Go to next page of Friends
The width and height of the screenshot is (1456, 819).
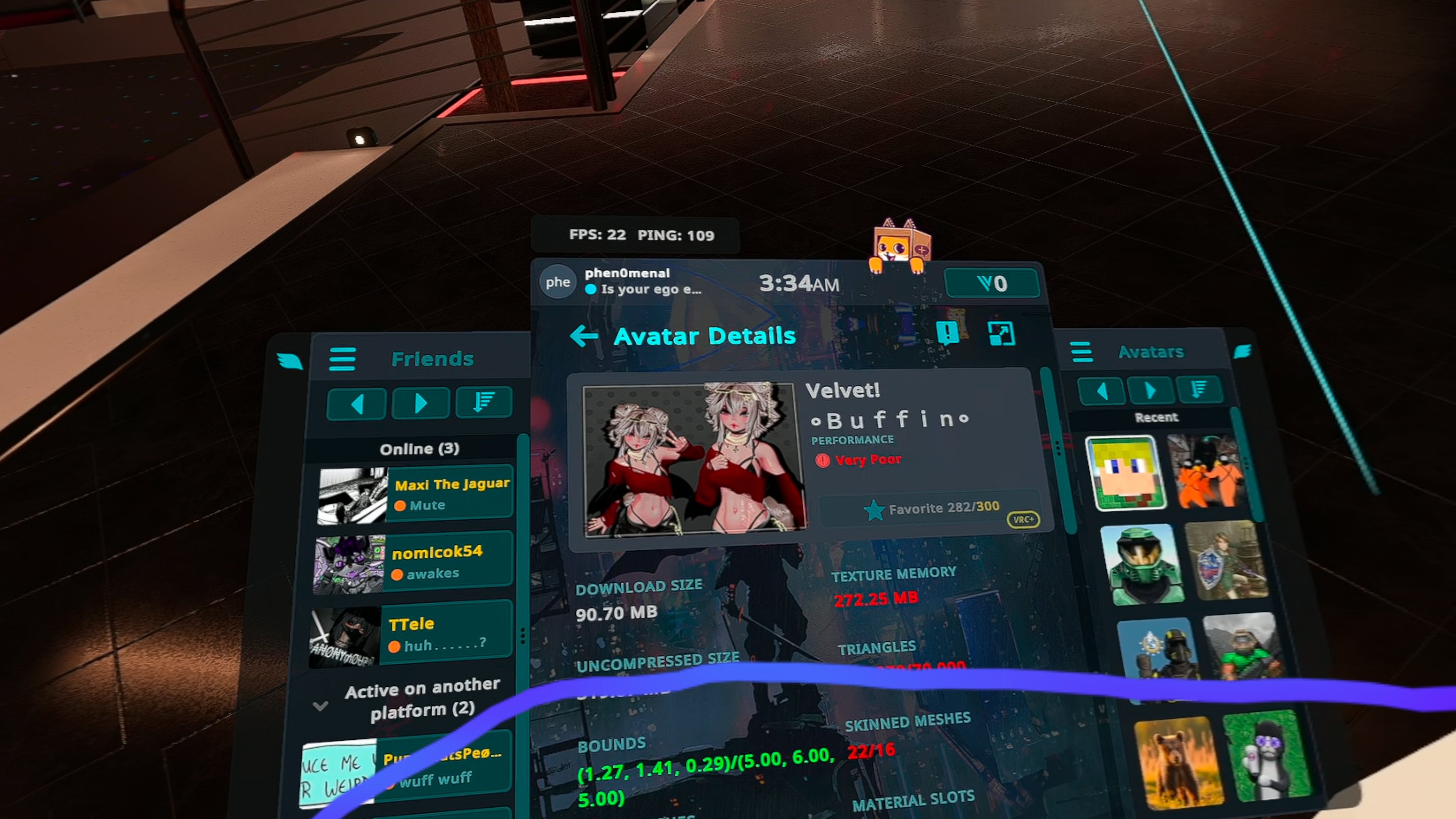coord(420,403)
